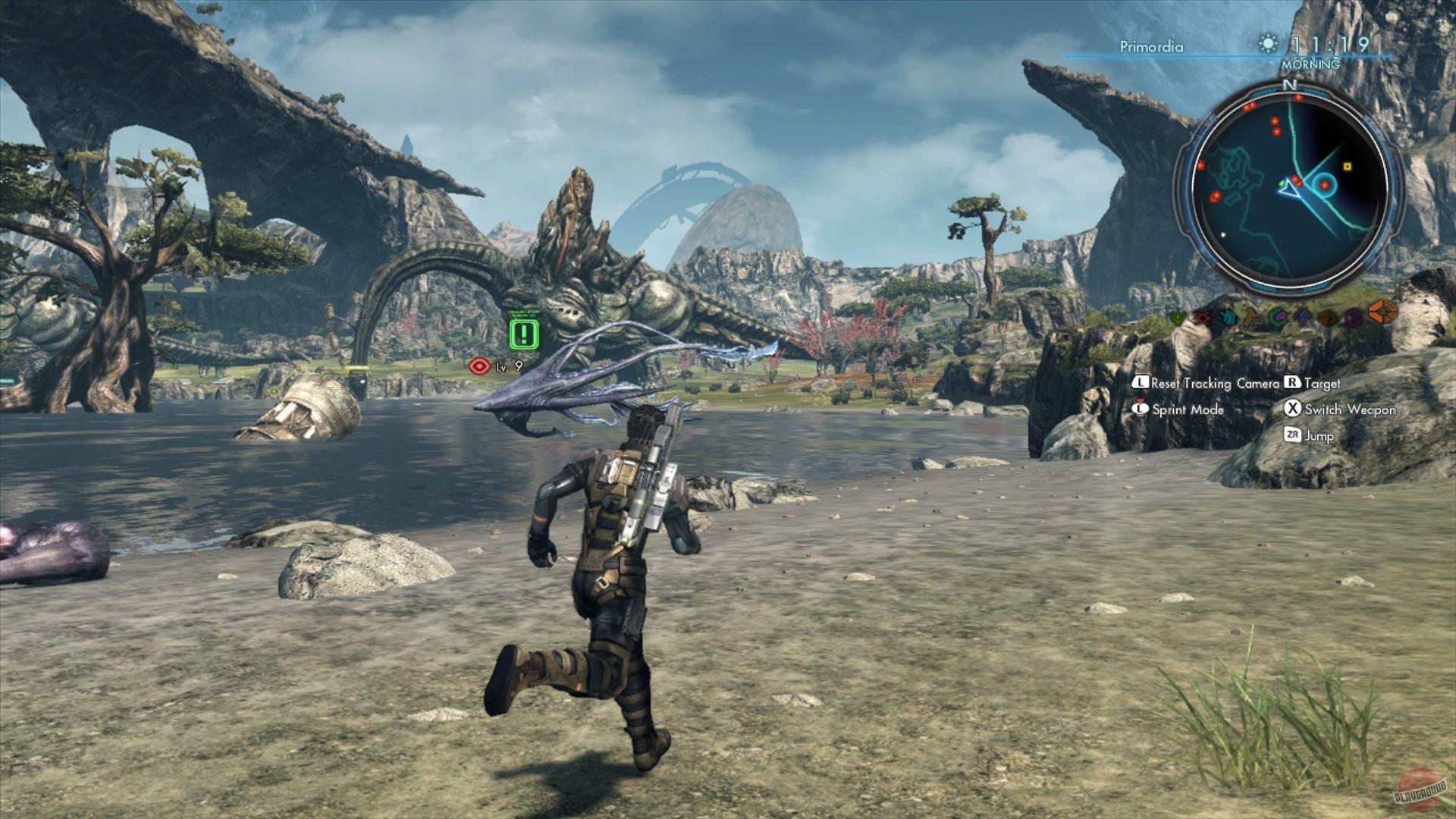Select the Primordia region title
1456x819 pixels.
[x=1151, y=45]
